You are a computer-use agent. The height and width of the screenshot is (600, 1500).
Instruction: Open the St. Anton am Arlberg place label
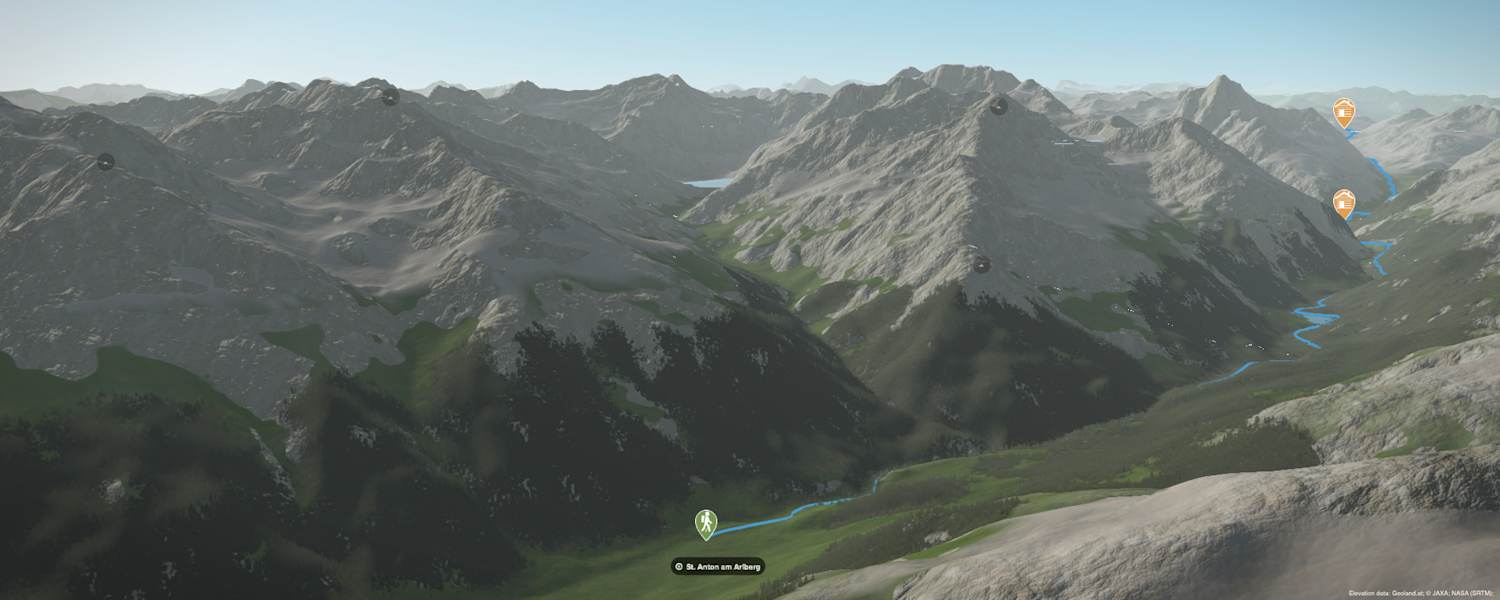(x=718, y=566)
